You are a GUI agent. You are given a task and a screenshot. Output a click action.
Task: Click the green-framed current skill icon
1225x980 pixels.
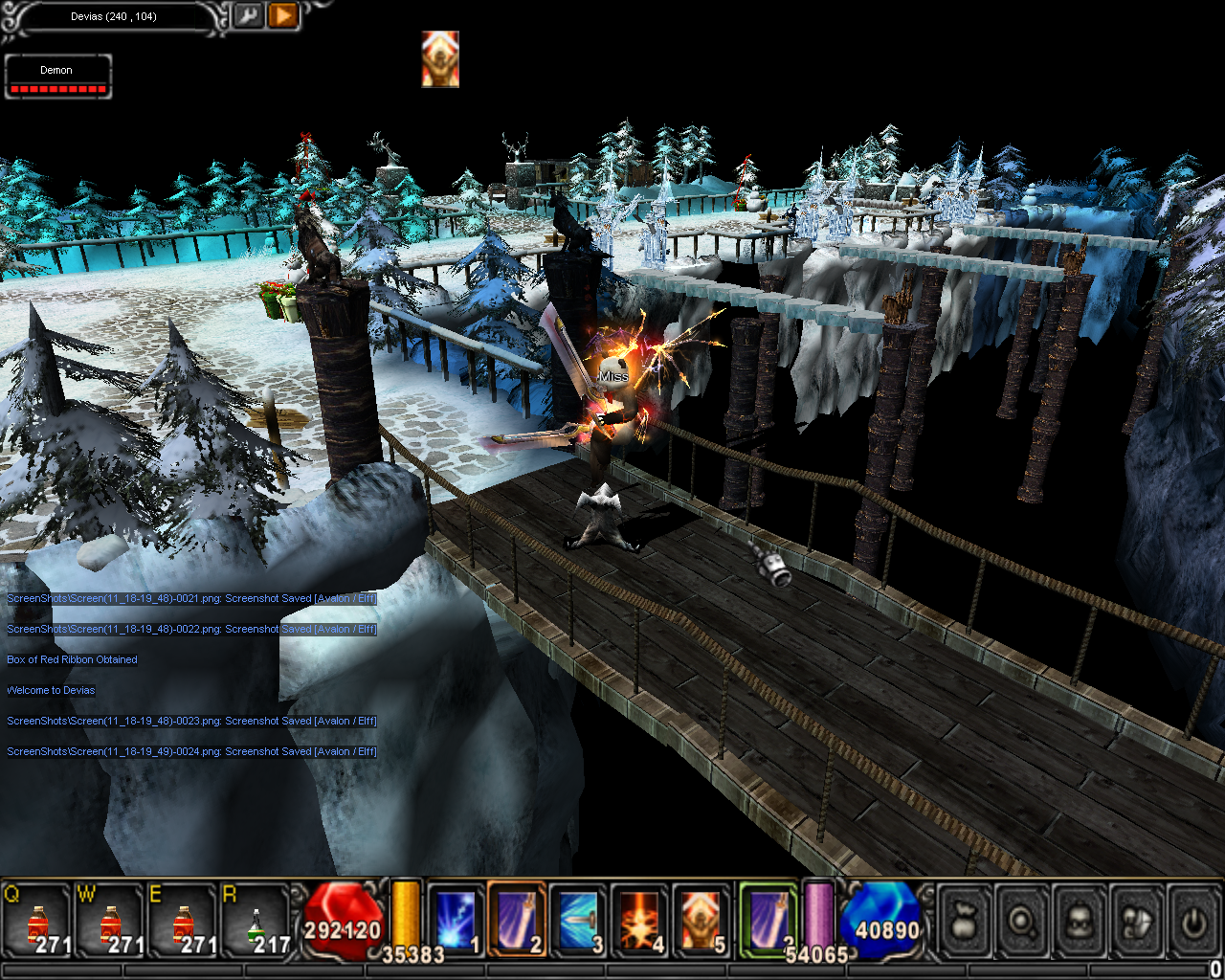click(x=768, y=919)
